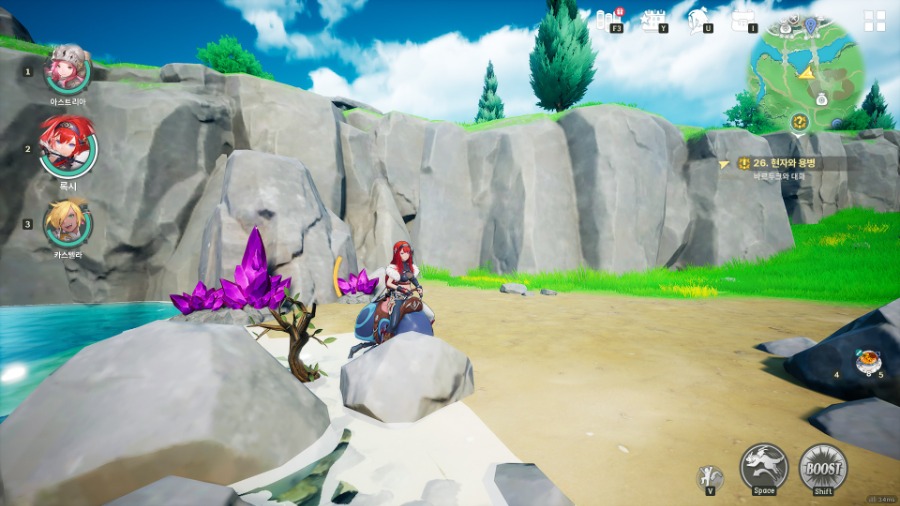Open the star calendar events icon
The image size is (900, 506).
coord(655,19)
